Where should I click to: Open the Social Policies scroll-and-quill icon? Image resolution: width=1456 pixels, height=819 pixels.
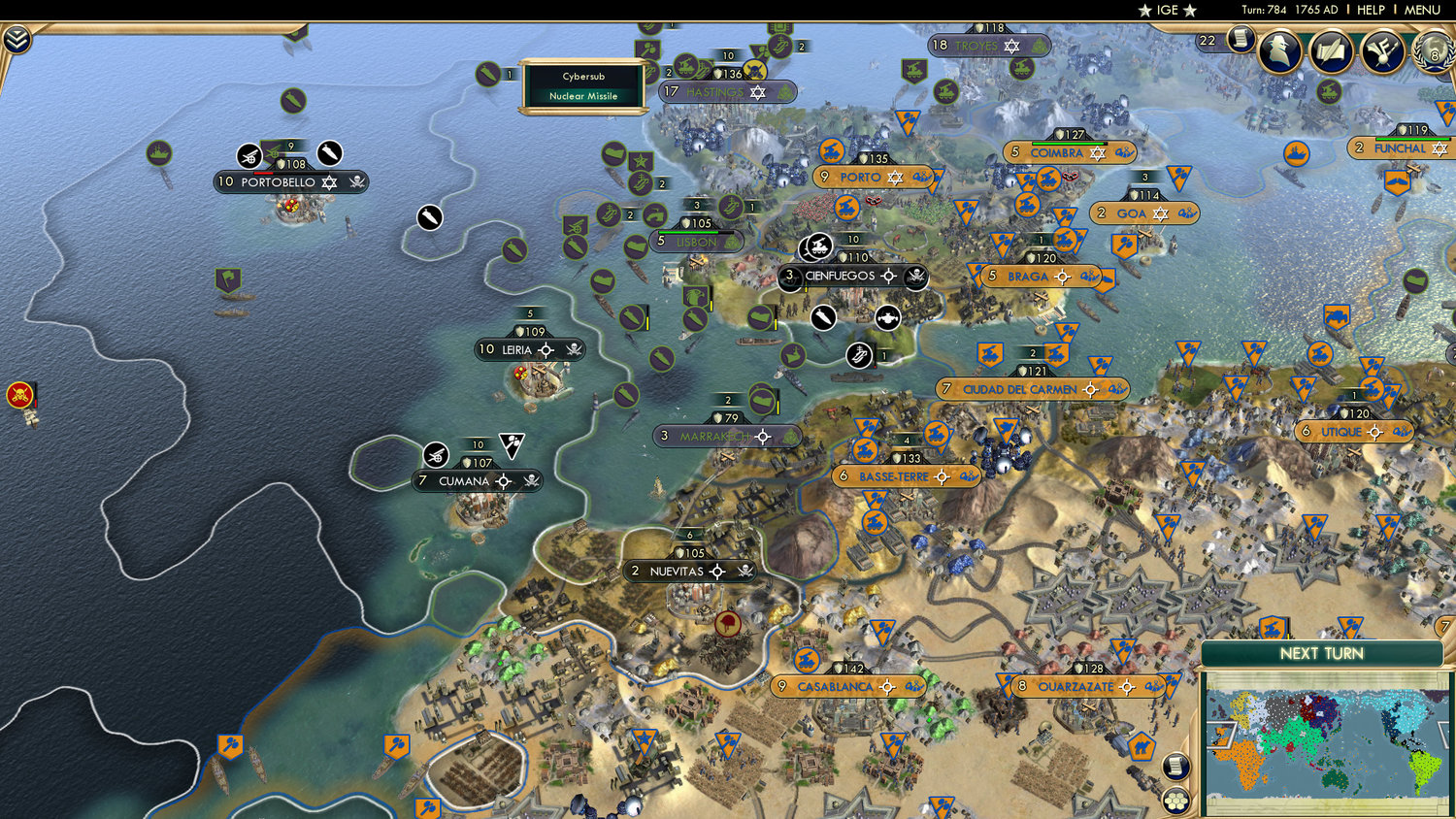click(x=1332, y=51)
